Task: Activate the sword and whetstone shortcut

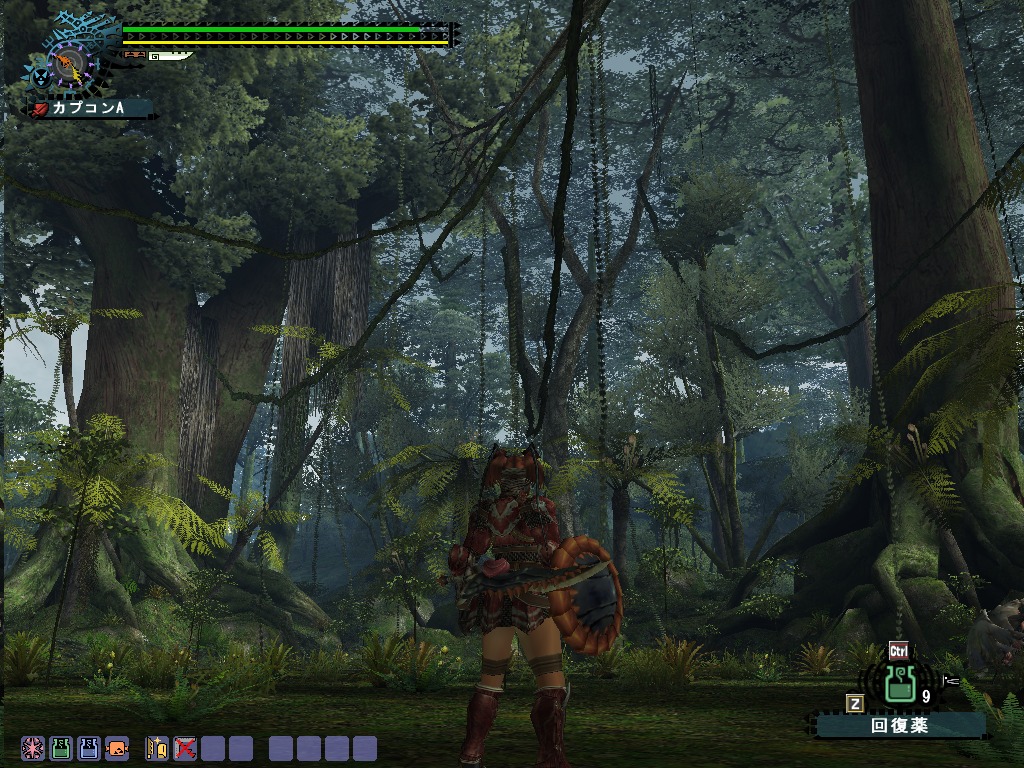Action: pyautogui.click(x=157, y=748)
